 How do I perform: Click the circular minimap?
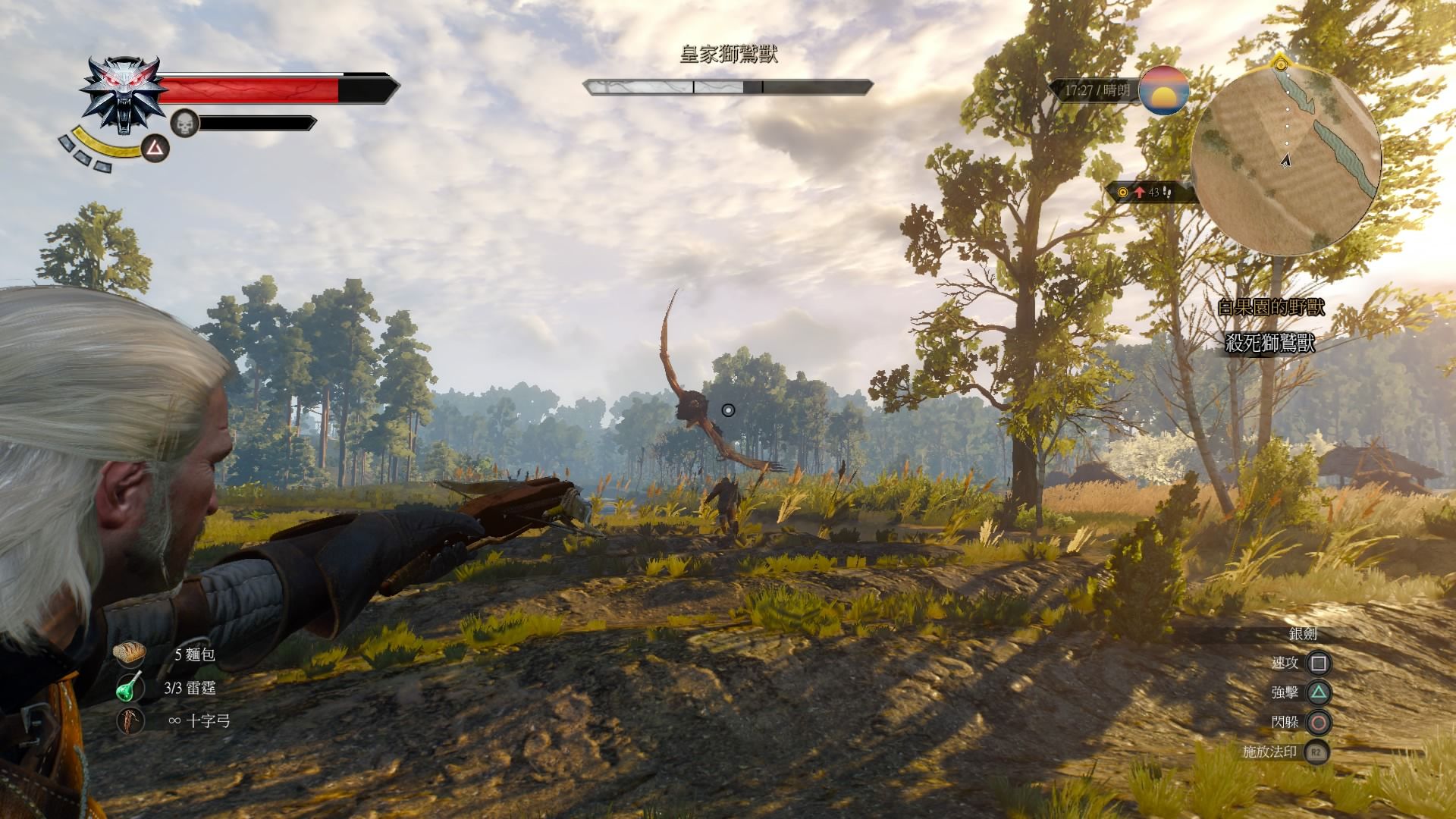click(x=1285, y=159)
